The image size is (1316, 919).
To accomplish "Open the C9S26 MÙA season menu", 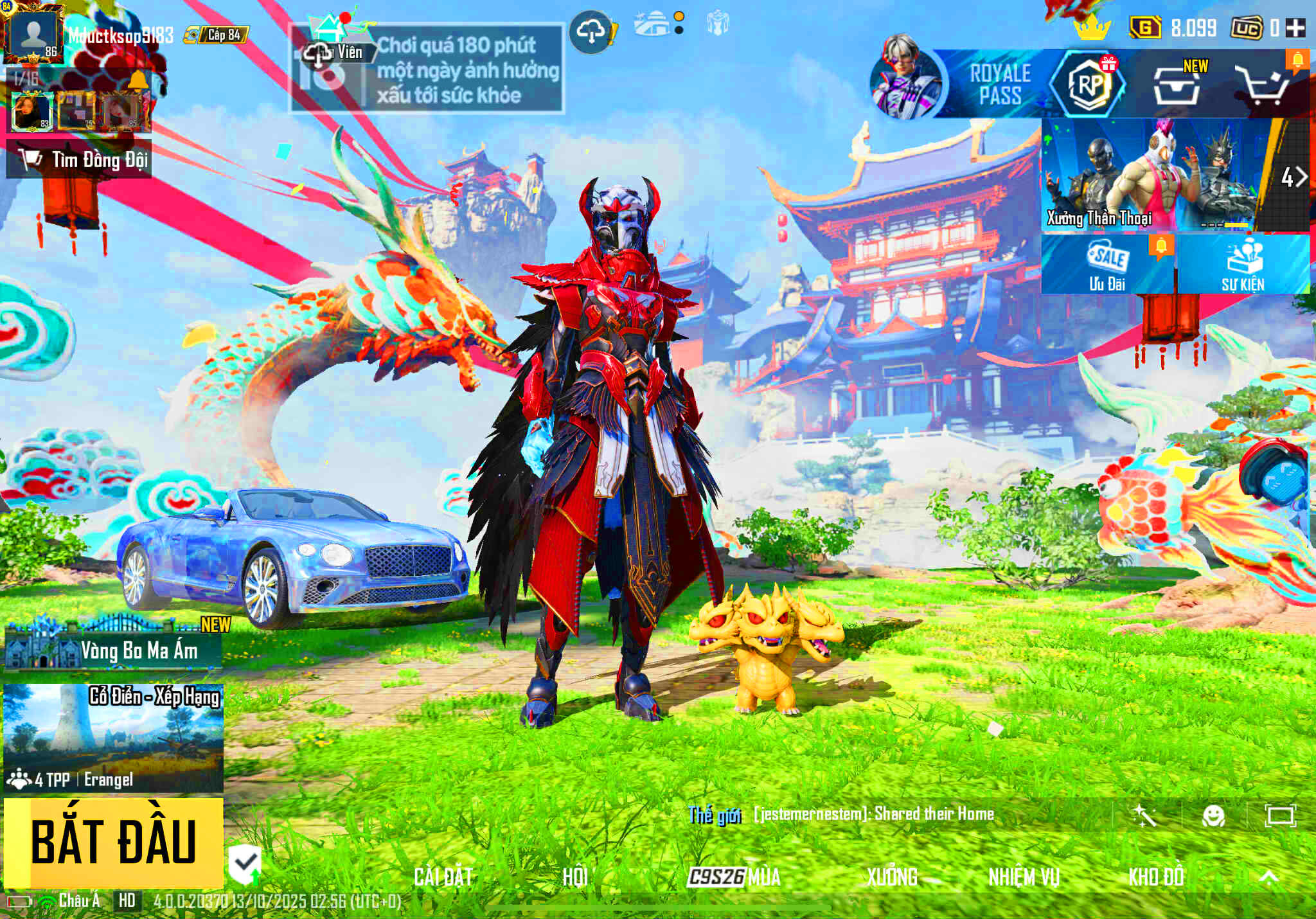I will (734, 877).
